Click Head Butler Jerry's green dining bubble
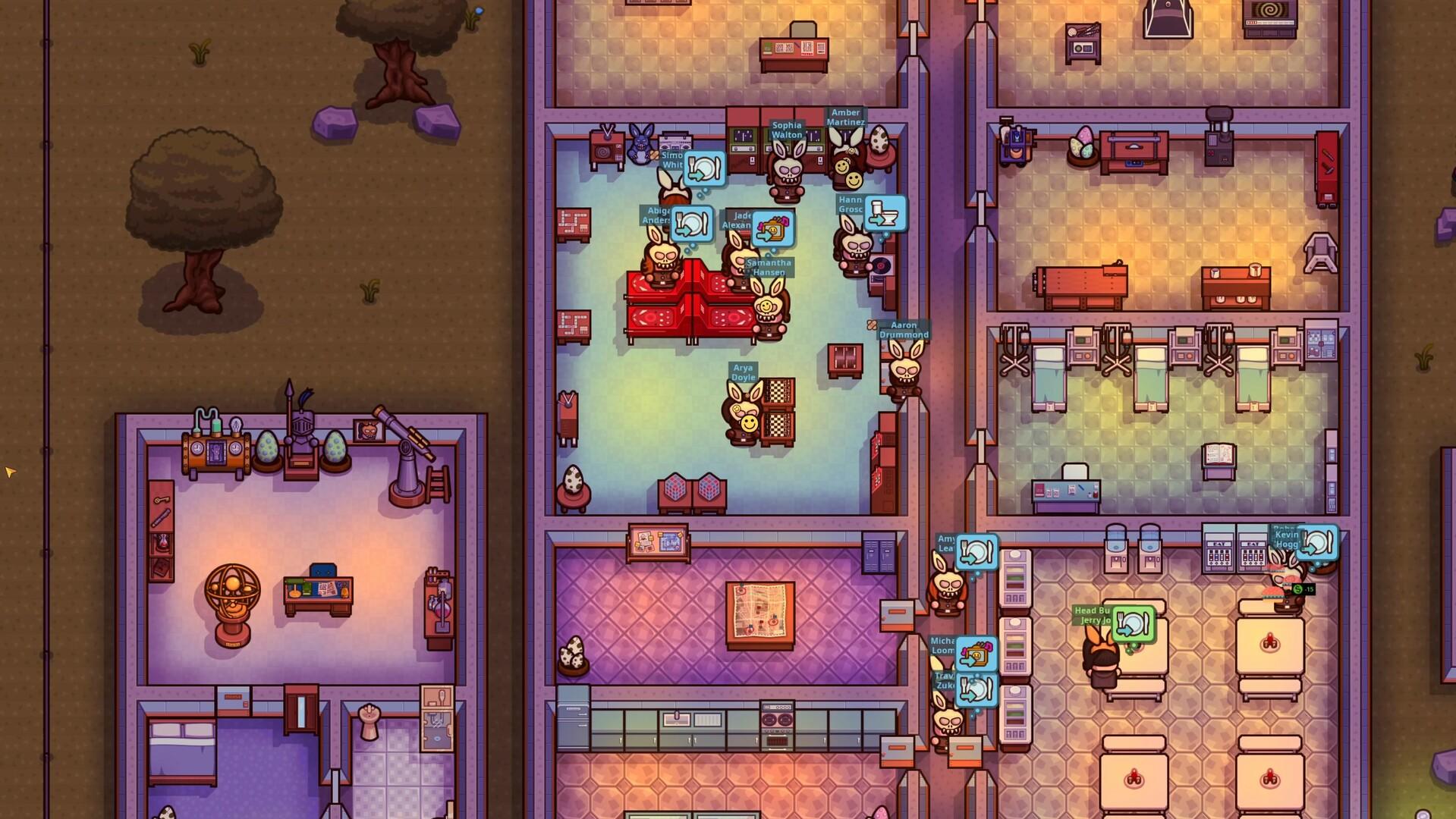1456x819 pixels. pos(1134,624)
